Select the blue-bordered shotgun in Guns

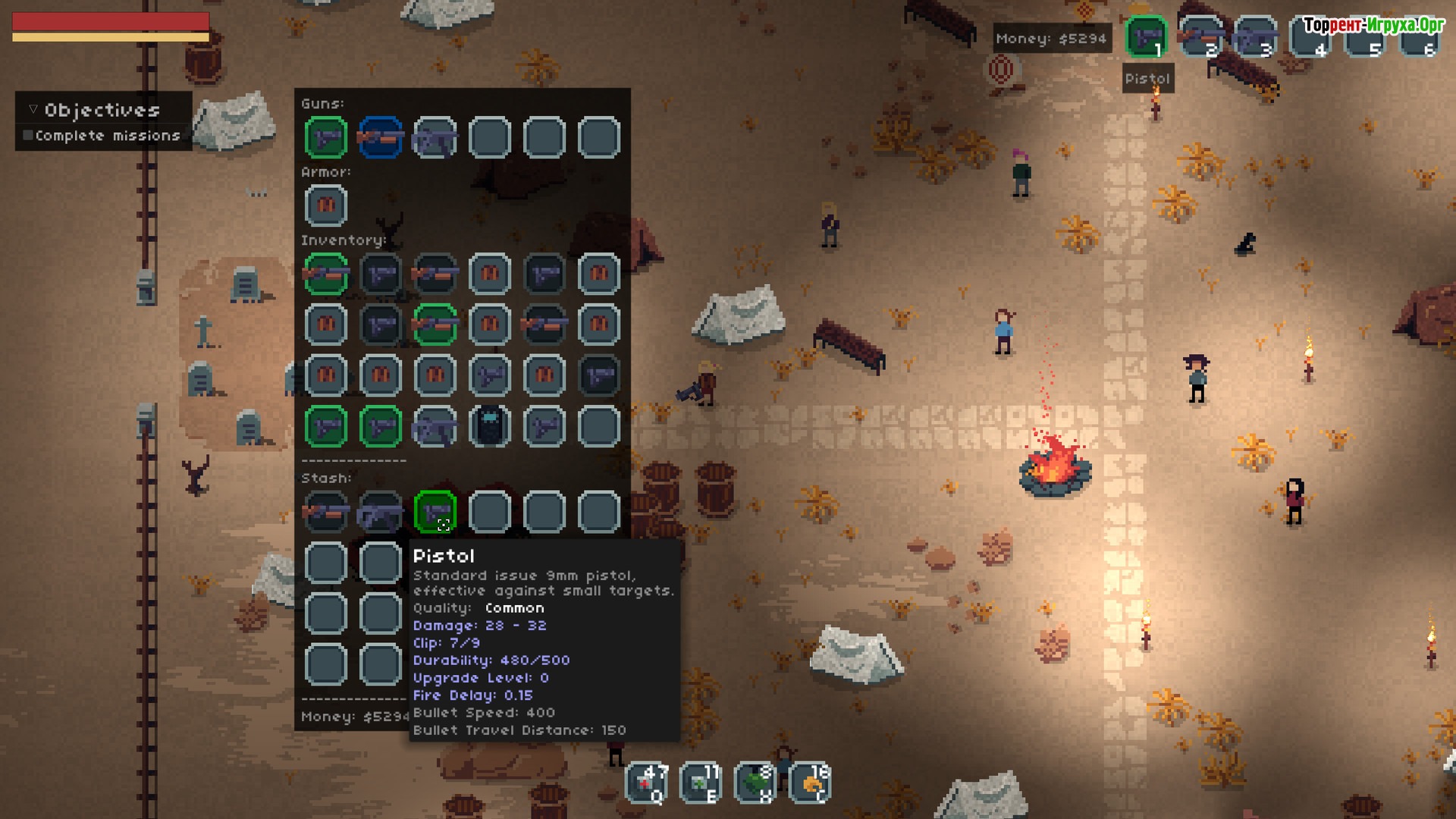381,137
